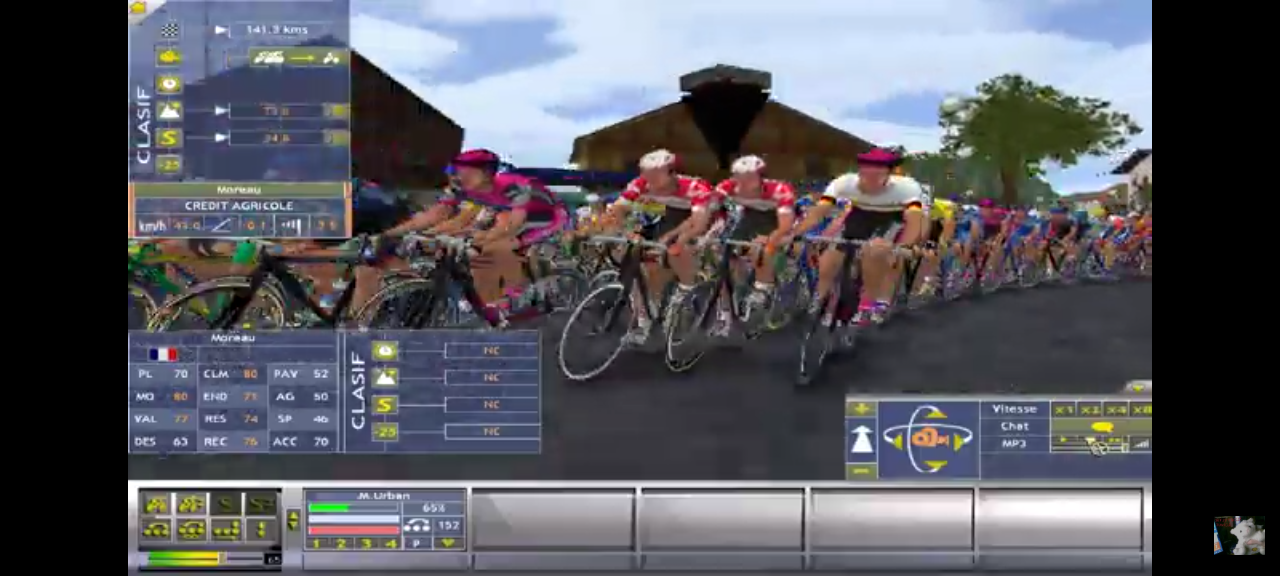Click the checkered finish flag icon
The width and height of the screenshot is (1280, 576).
pyautogui.click(x=169, y=30)
